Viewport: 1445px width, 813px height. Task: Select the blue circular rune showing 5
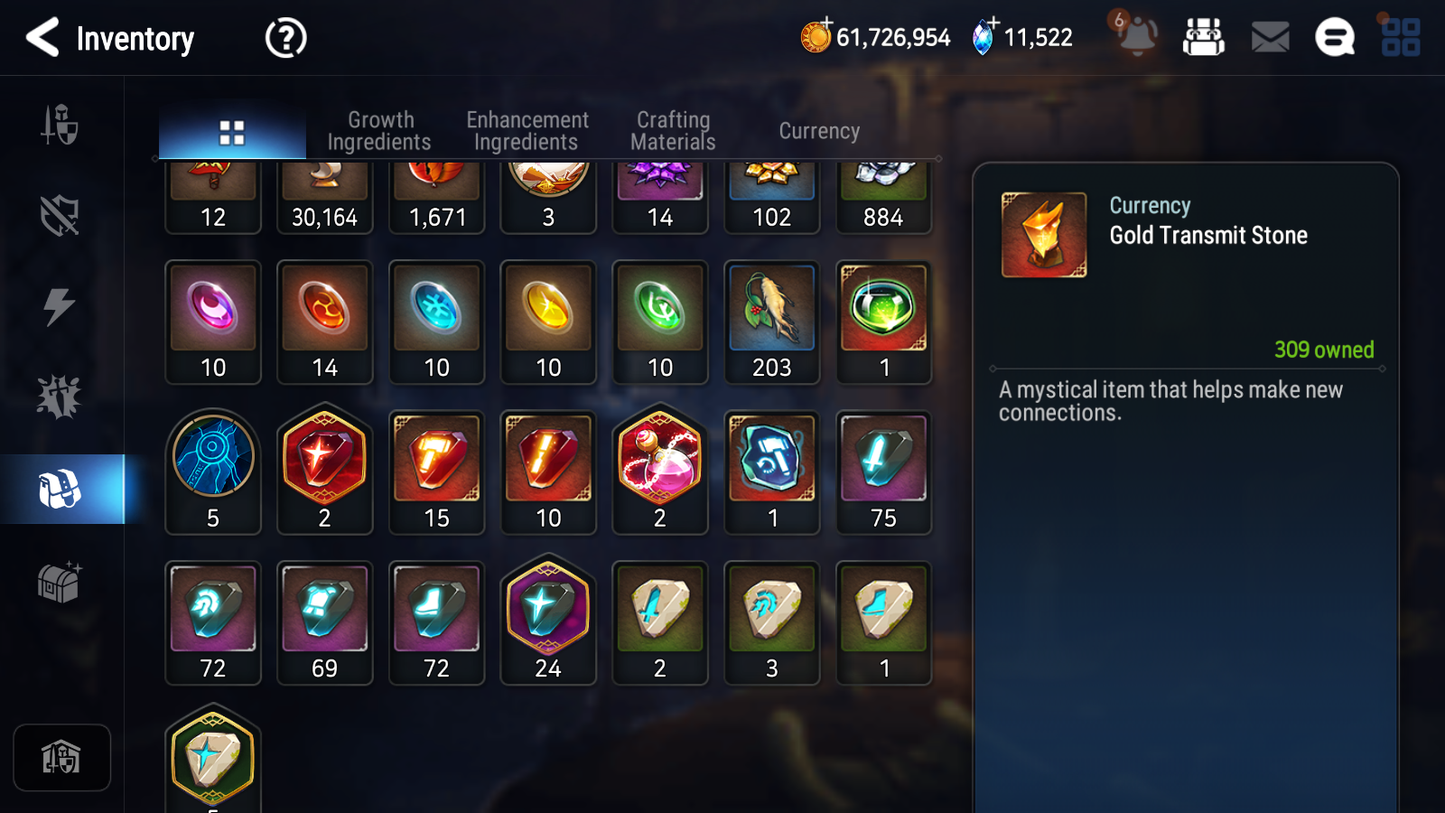[213, 471]
